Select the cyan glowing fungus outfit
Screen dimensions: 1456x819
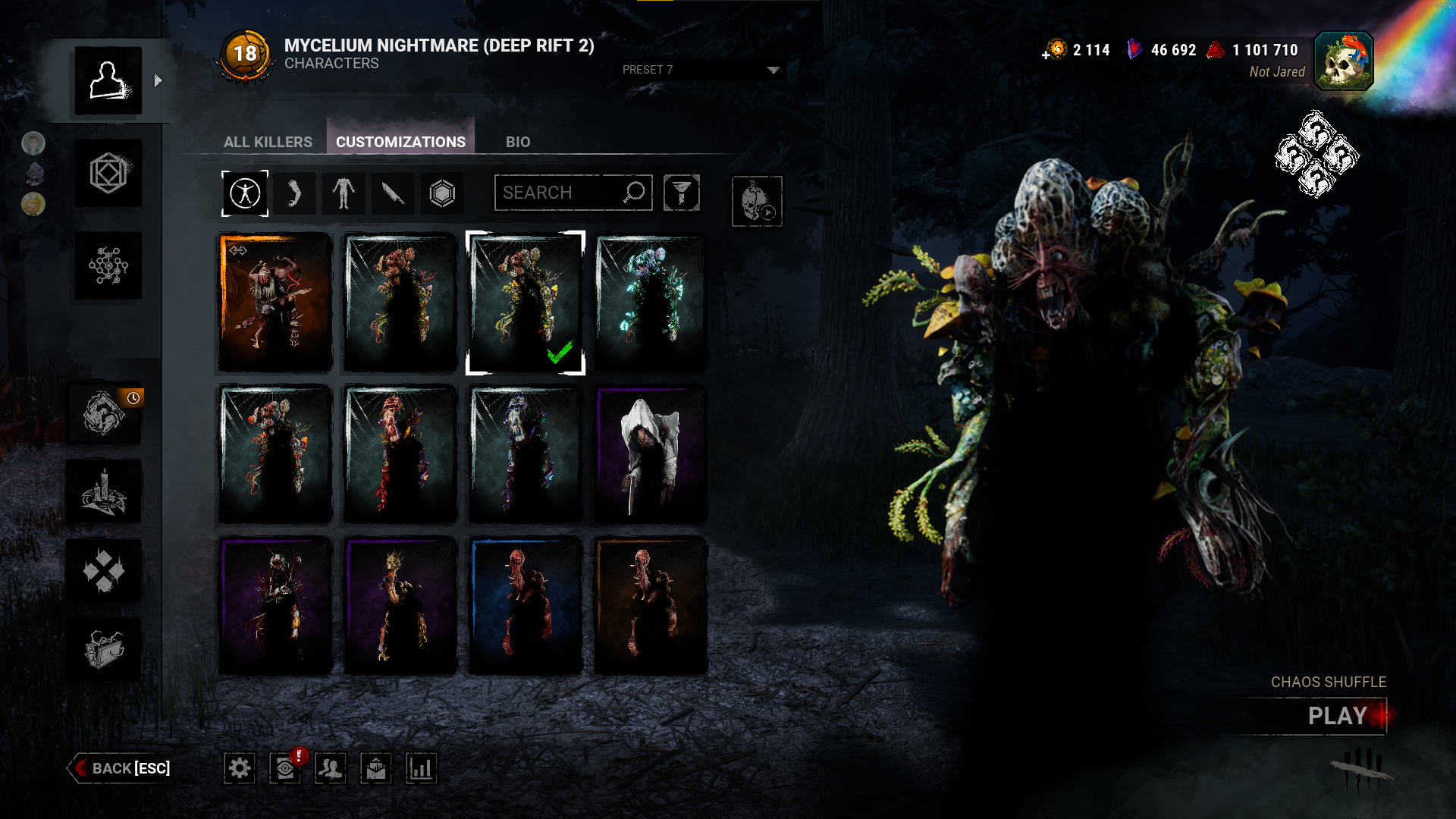[x=650, y=303]
